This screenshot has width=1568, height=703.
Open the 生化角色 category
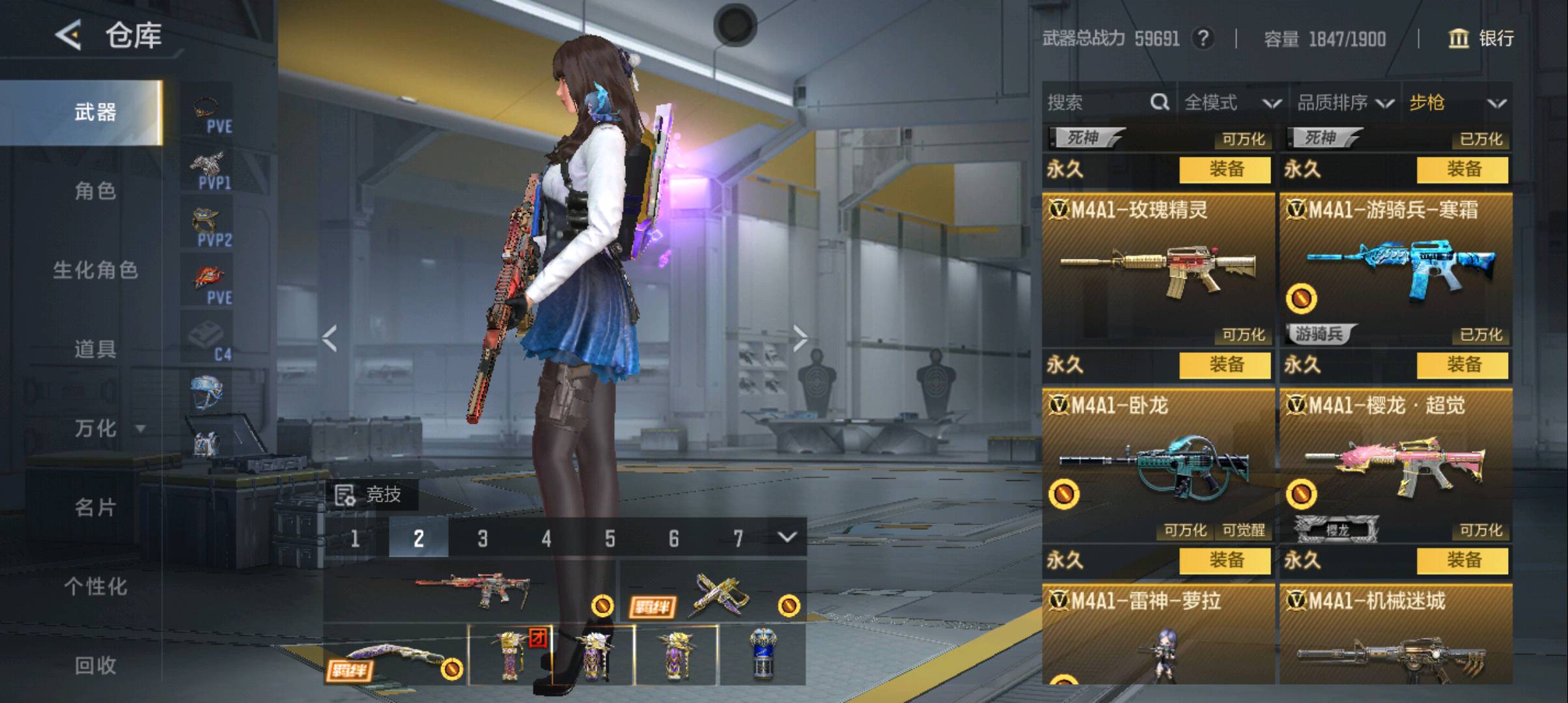click(95, 270)
